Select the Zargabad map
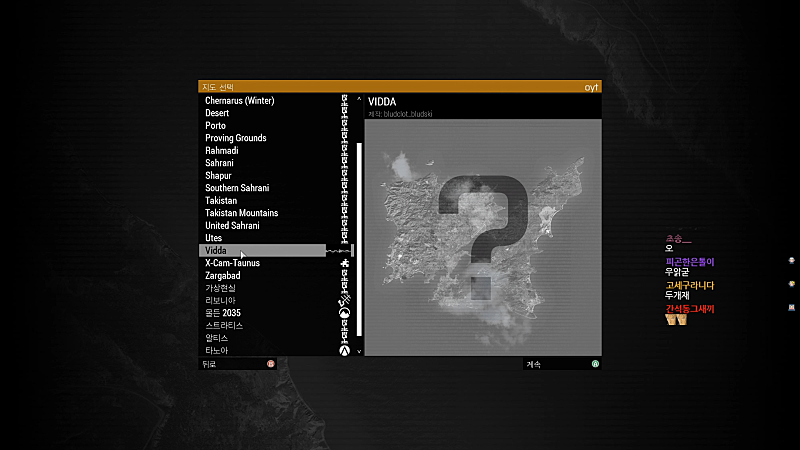 click(223, 275)
